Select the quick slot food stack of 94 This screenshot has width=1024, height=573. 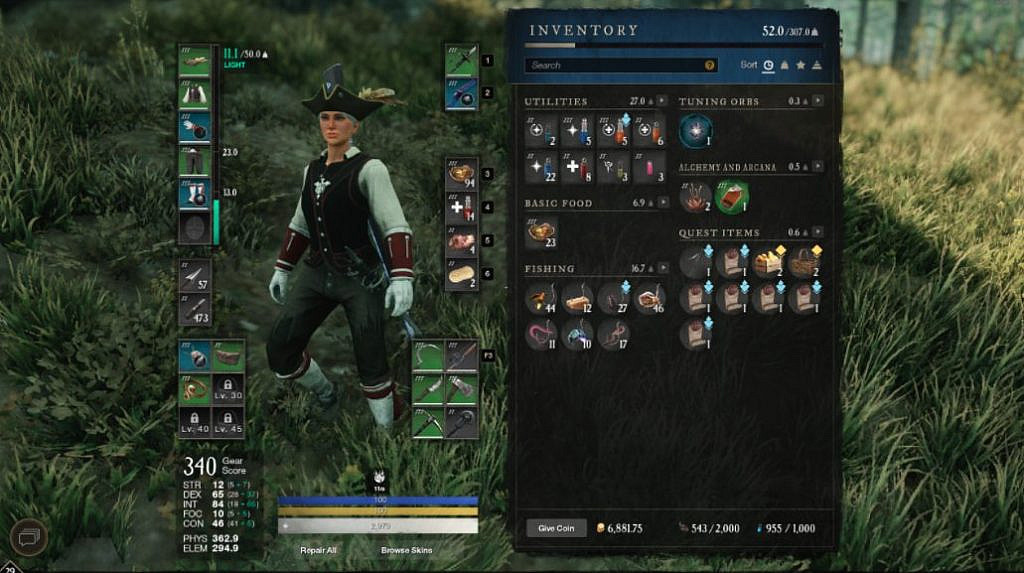click(462, 174)
